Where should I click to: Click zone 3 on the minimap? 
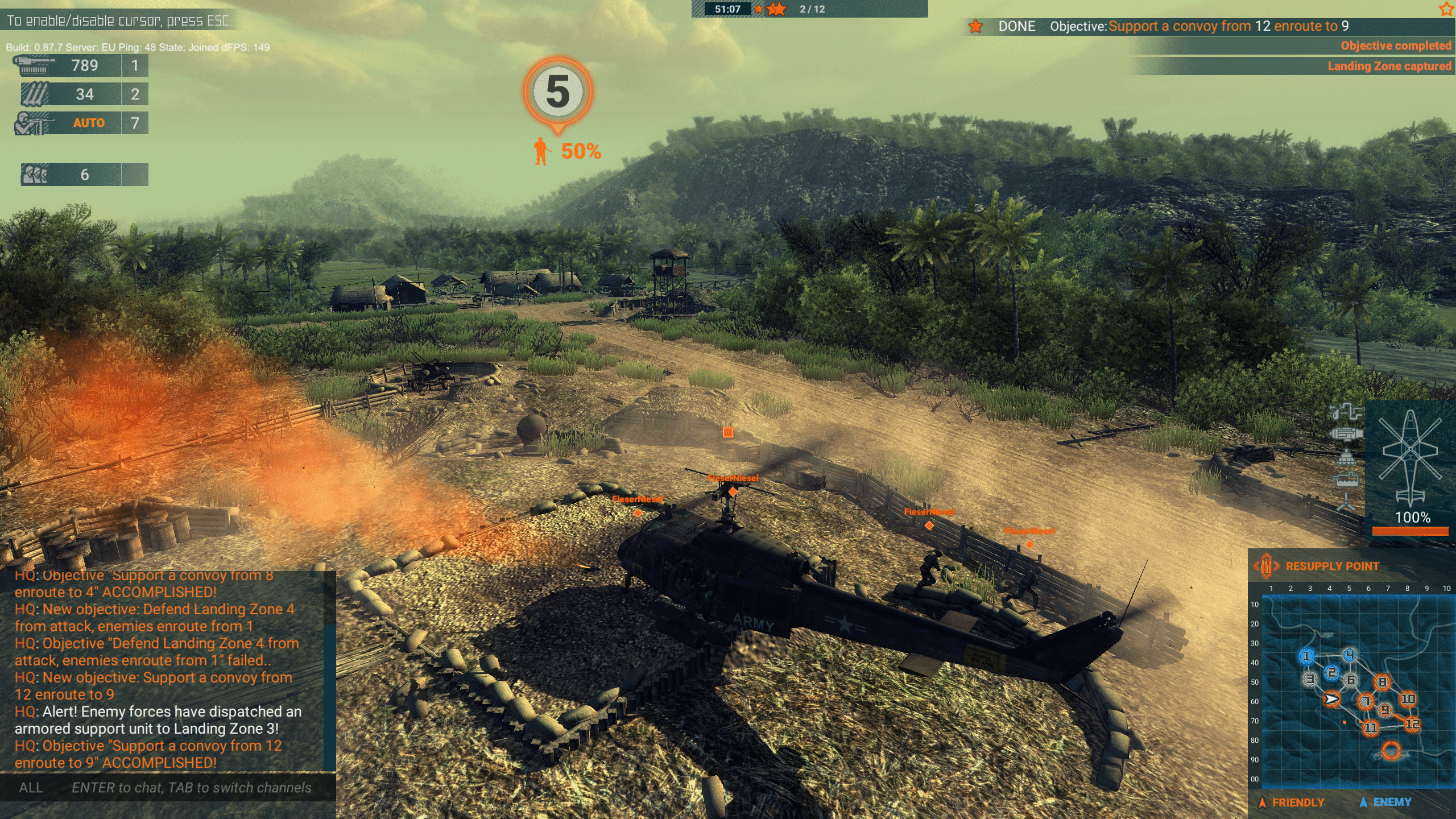tap(1310, 679)
